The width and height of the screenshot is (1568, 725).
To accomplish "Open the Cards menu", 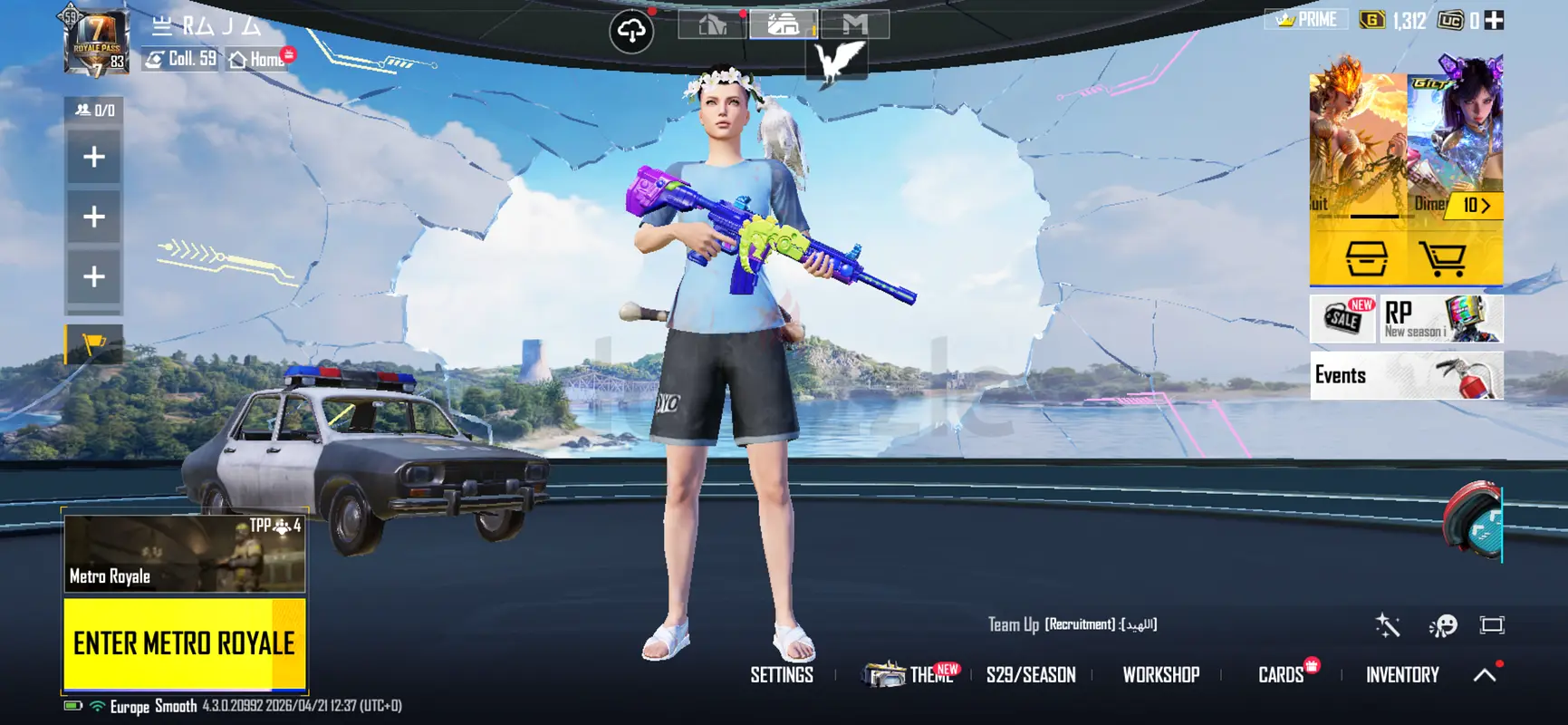I will (x=1281, y=675).
